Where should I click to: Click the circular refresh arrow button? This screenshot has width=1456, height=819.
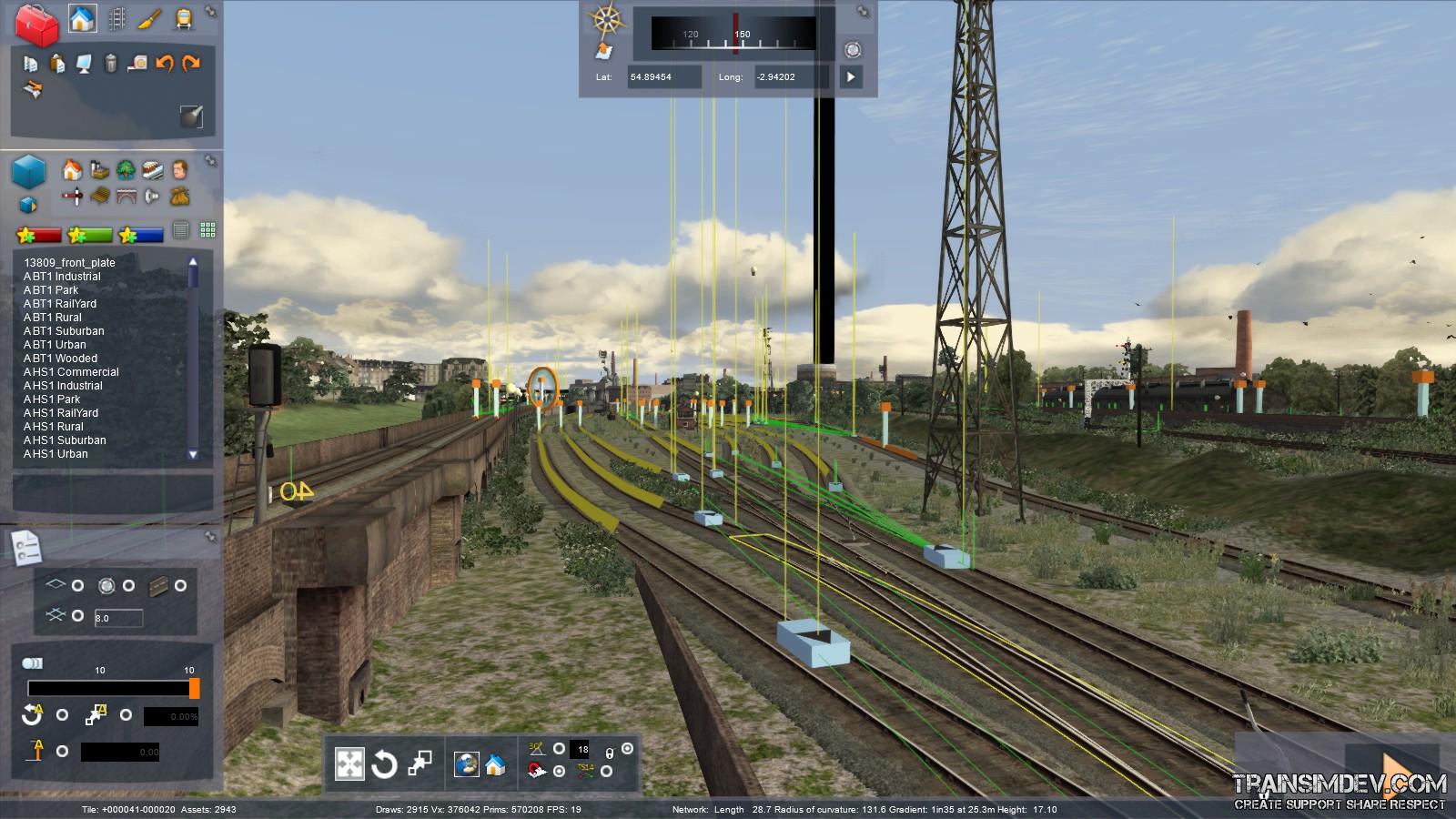(x=384, y=764)
